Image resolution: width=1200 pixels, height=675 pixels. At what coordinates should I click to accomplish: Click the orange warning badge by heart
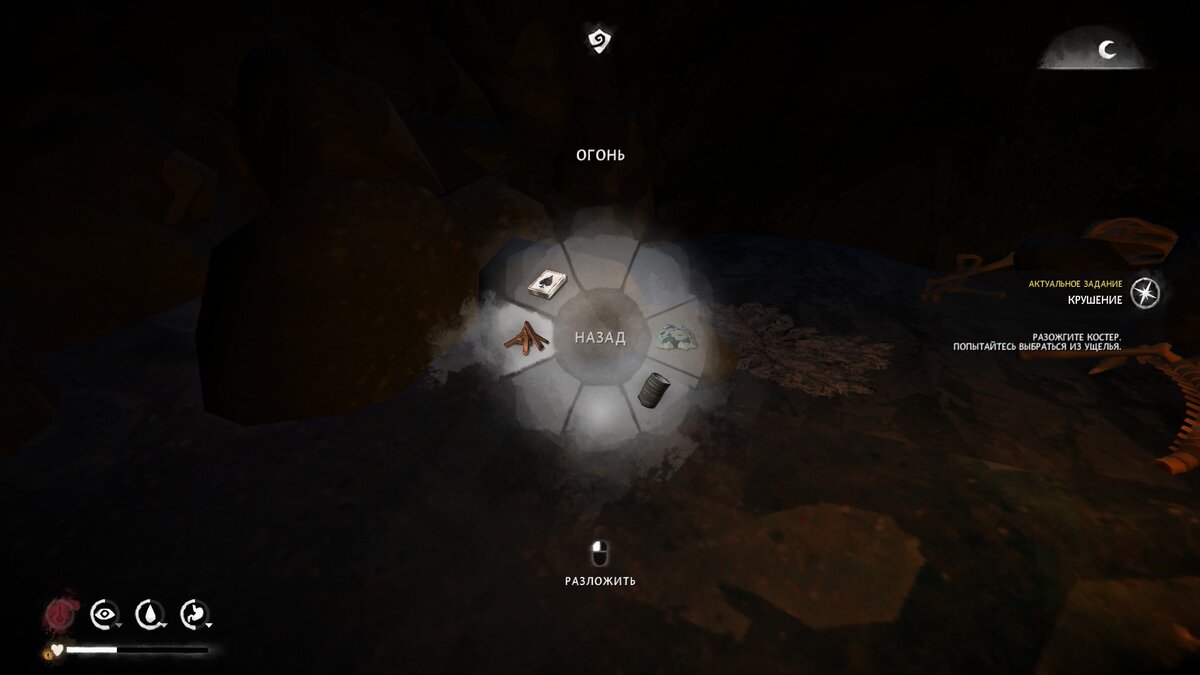point(44,656)
